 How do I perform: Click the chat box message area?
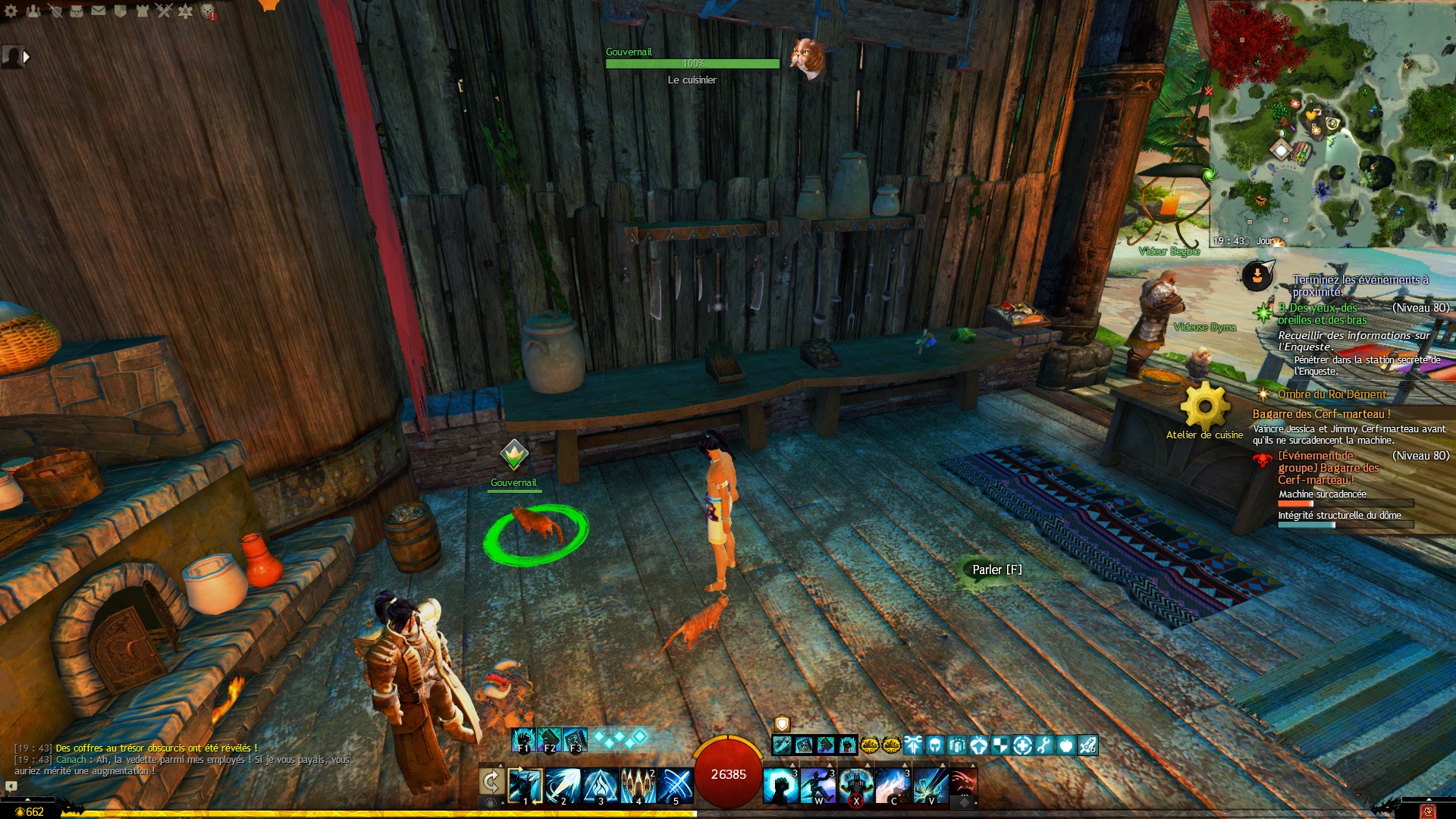click(182, 759)
